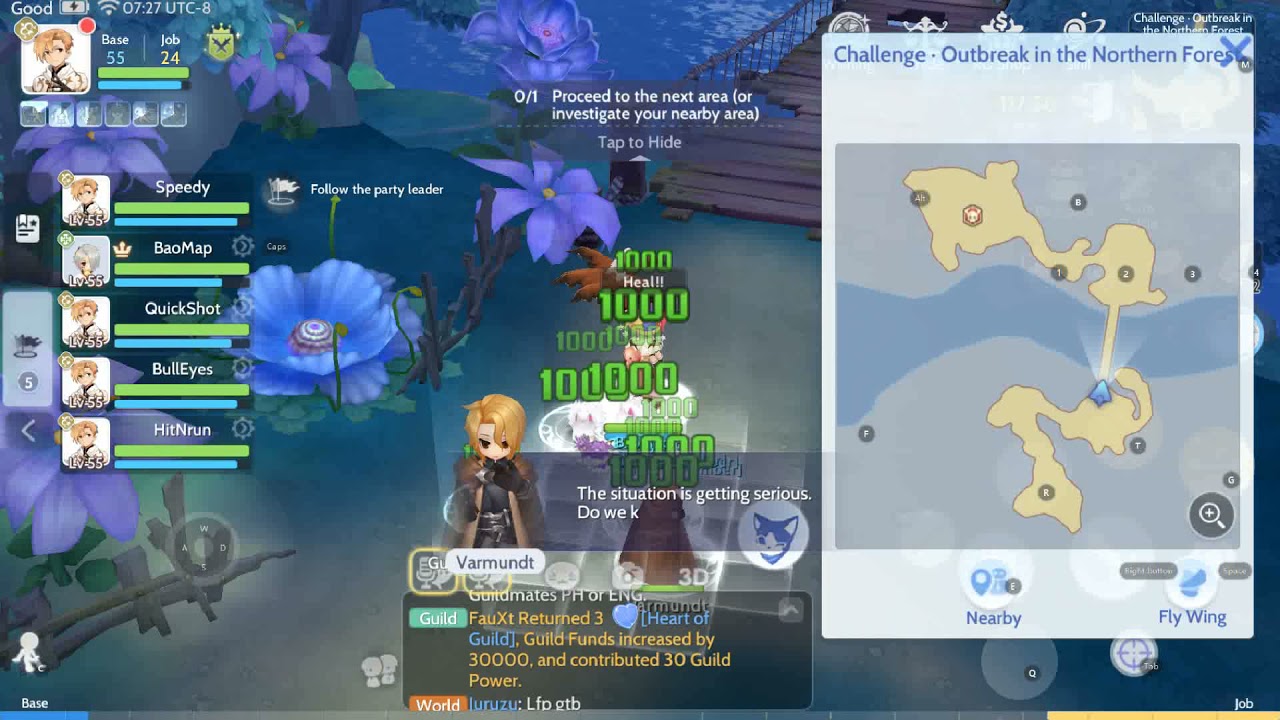The width and height of the screenshot is (1280, 720).
Task: Click the boss monster marker on map
Action: coord(972,216)
